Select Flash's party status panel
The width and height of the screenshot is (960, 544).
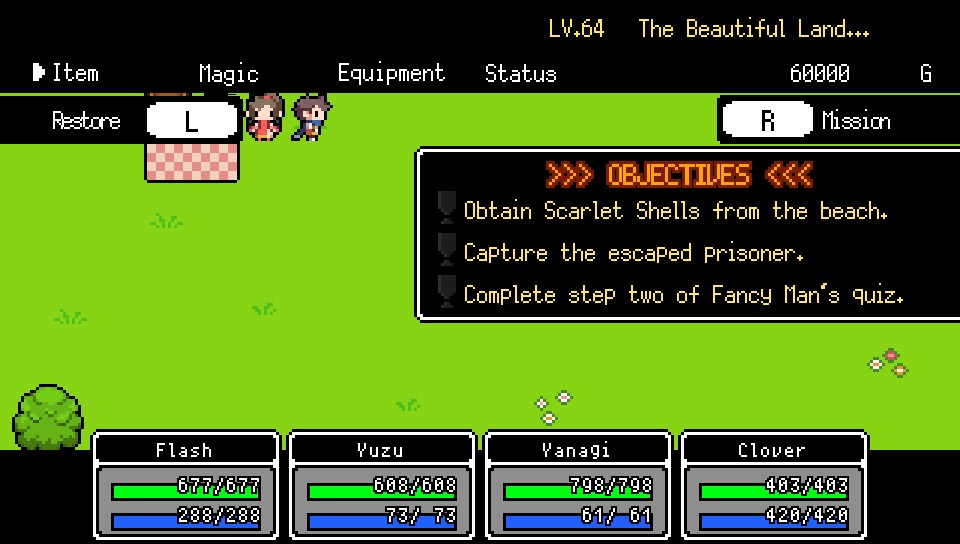click(x=185, y=487)
